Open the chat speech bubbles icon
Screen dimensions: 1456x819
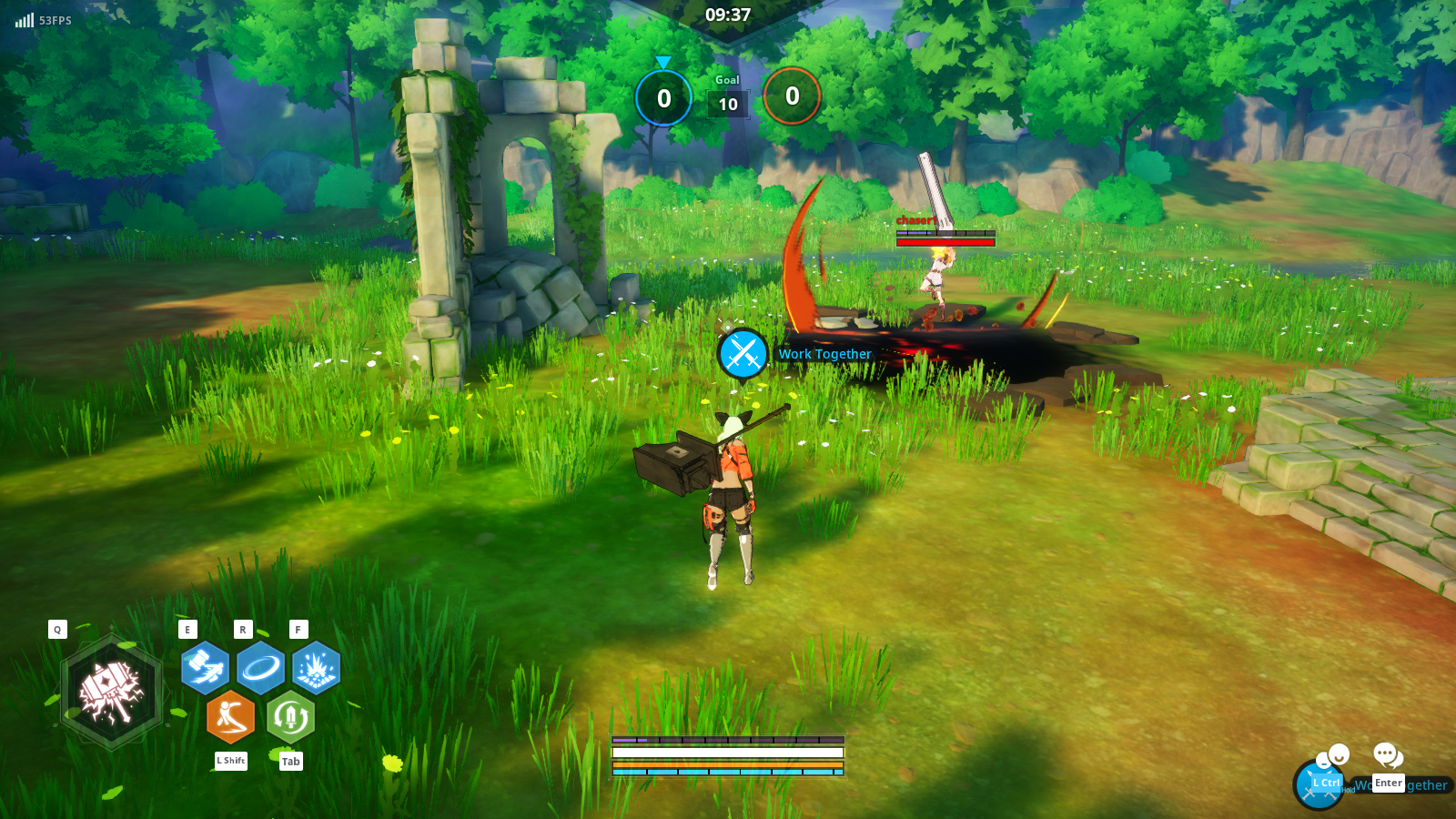pyautogui.click(x=1388, y=755)
